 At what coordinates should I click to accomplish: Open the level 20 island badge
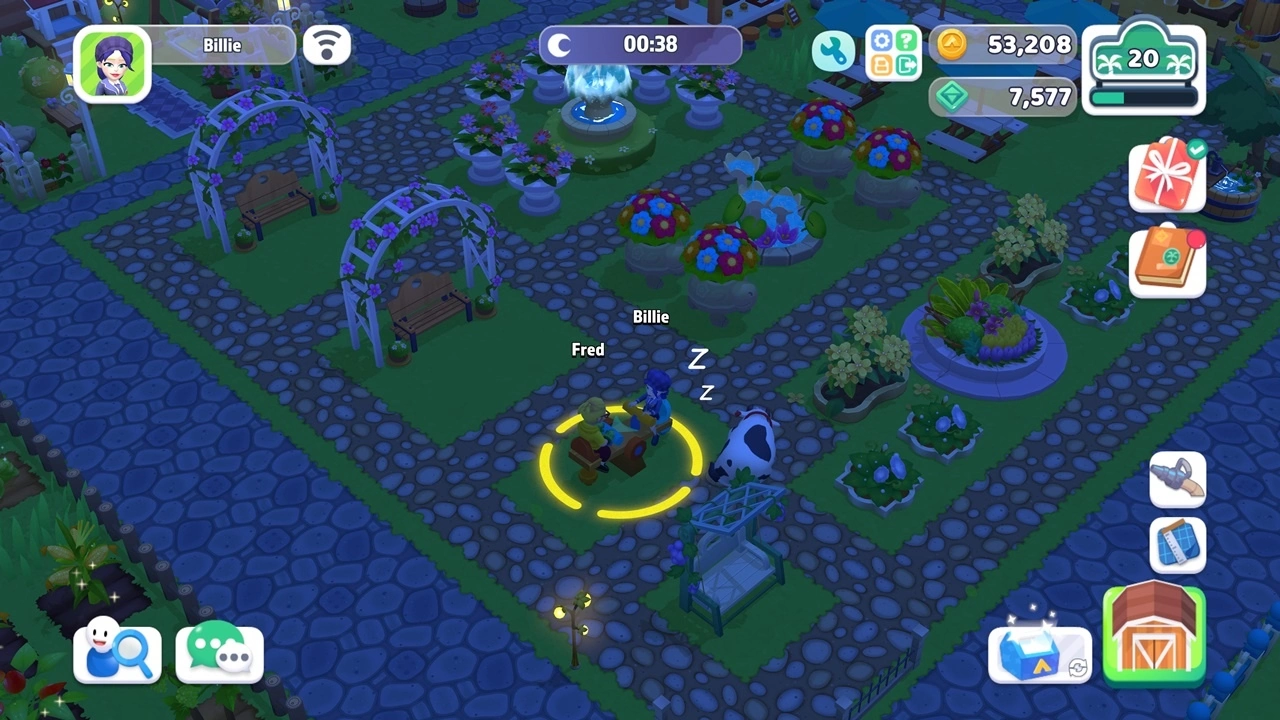1143,69
